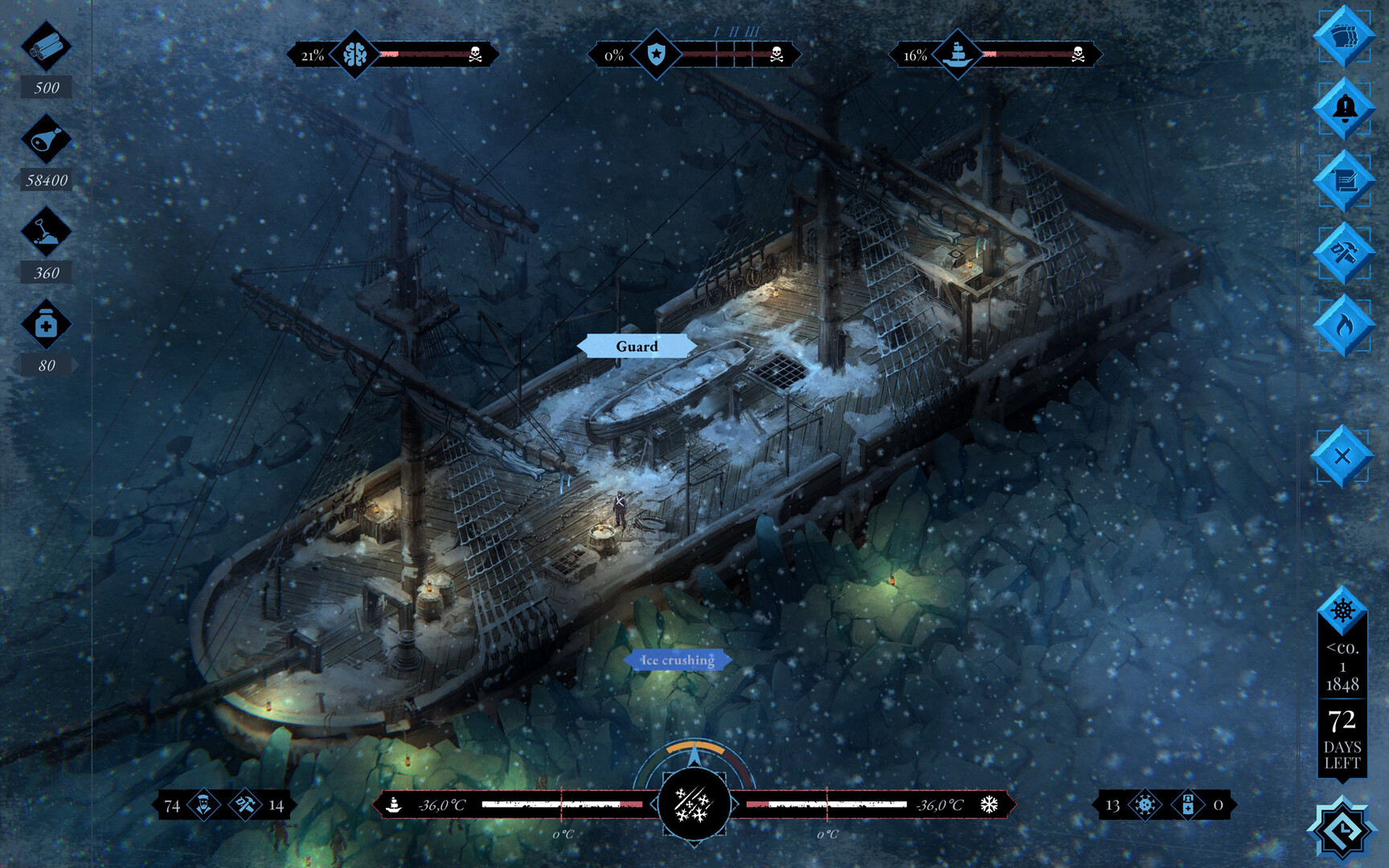The width and height of the screenshot is (1389, 868).
Task: Click the Ice crushing warning label
Action: tap(677, 659)
